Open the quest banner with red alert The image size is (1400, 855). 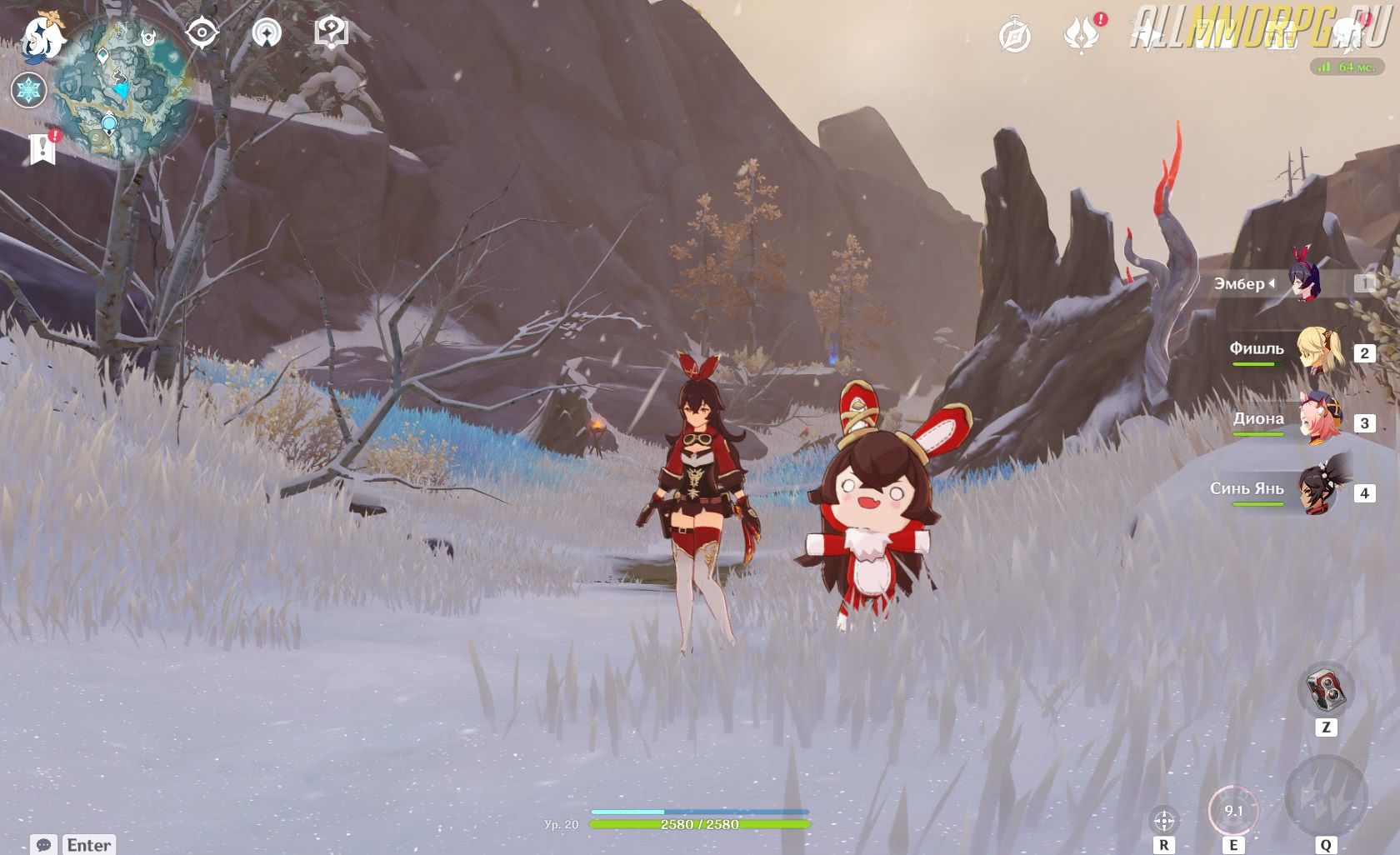point(43,148)
